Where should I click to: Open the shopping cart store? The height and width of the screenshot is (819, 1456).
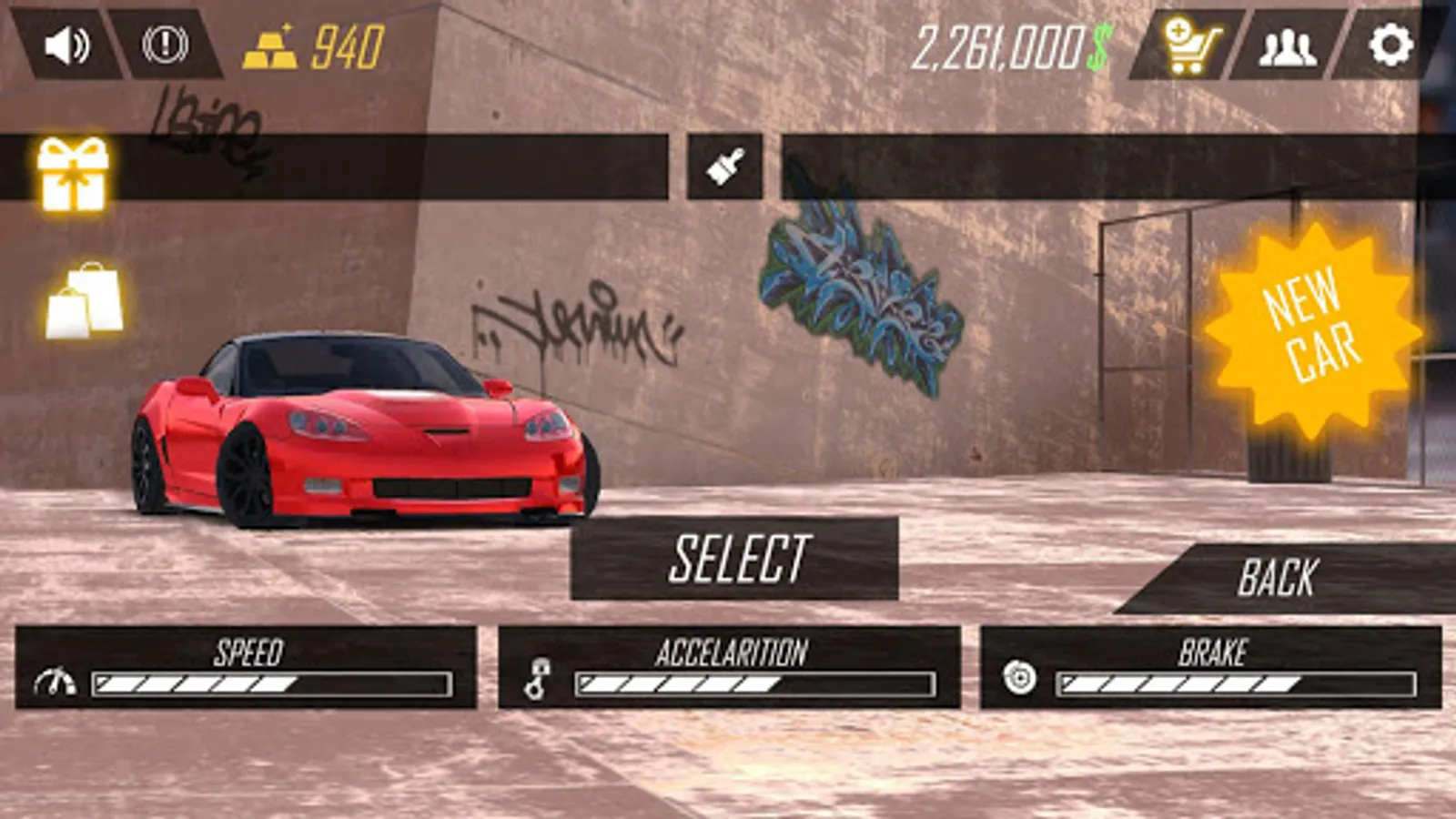1190,45
